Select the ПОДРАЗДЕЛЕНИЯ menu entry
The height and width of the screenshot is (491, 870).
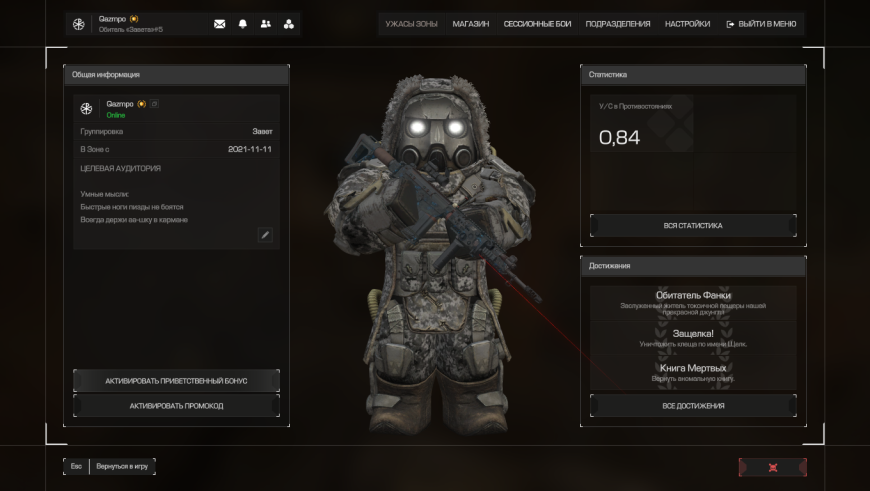(x=617, y=23)
